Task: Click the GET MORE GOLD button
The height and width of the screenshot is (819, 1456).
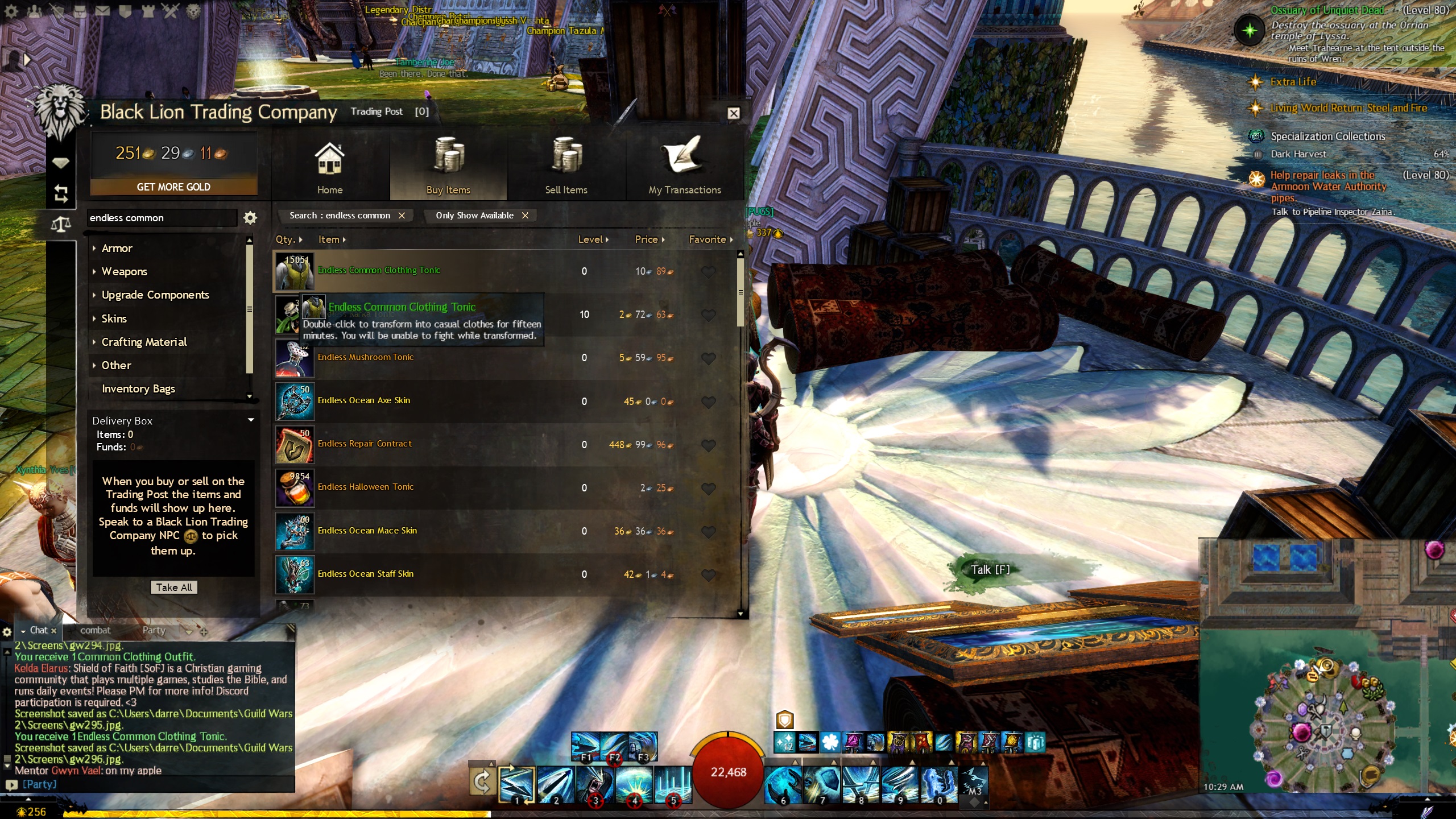Action: click(173, 187)
